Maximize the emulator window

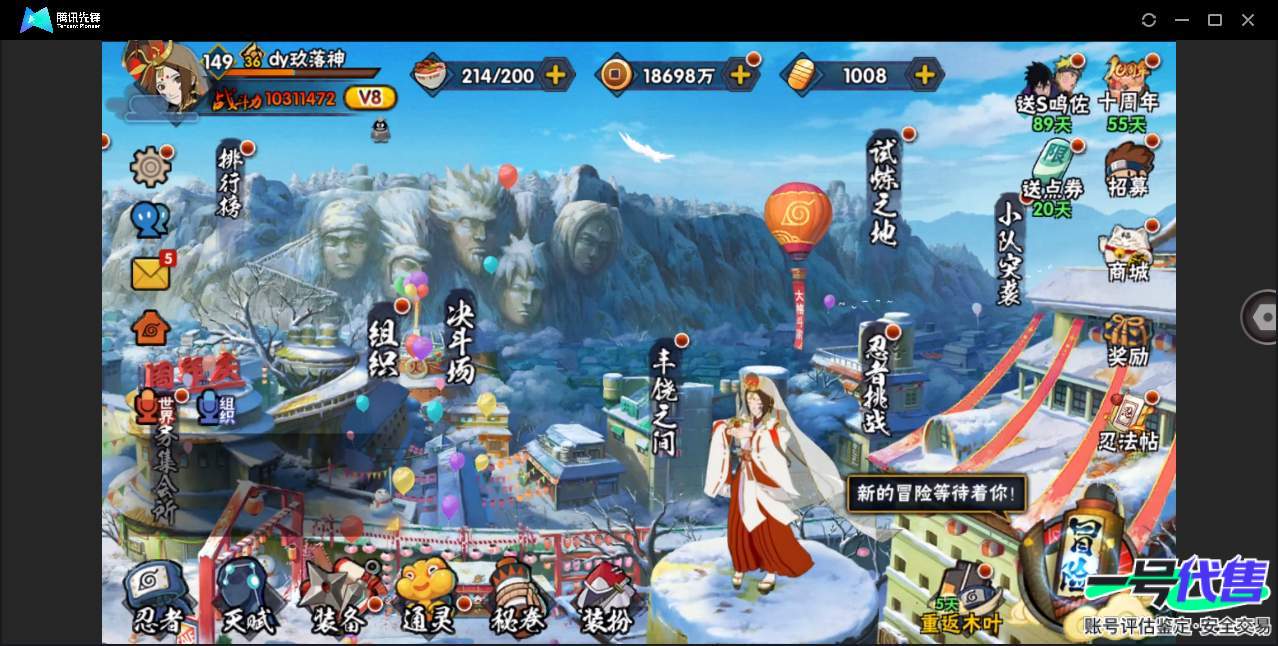(x=1215, y=20)
